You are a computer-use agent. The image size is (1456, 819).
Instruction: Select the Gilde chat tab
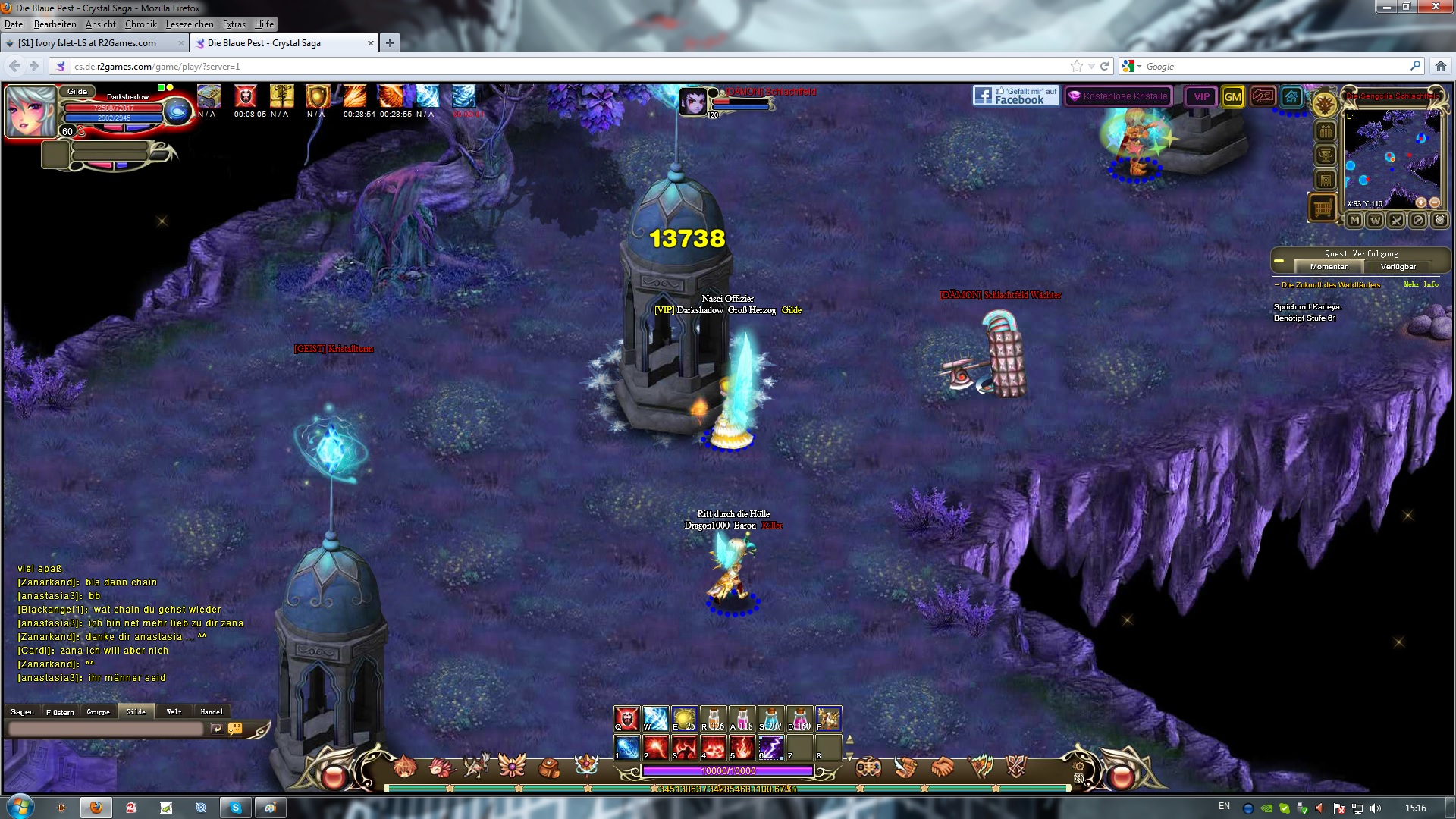(x=136, y=711)
